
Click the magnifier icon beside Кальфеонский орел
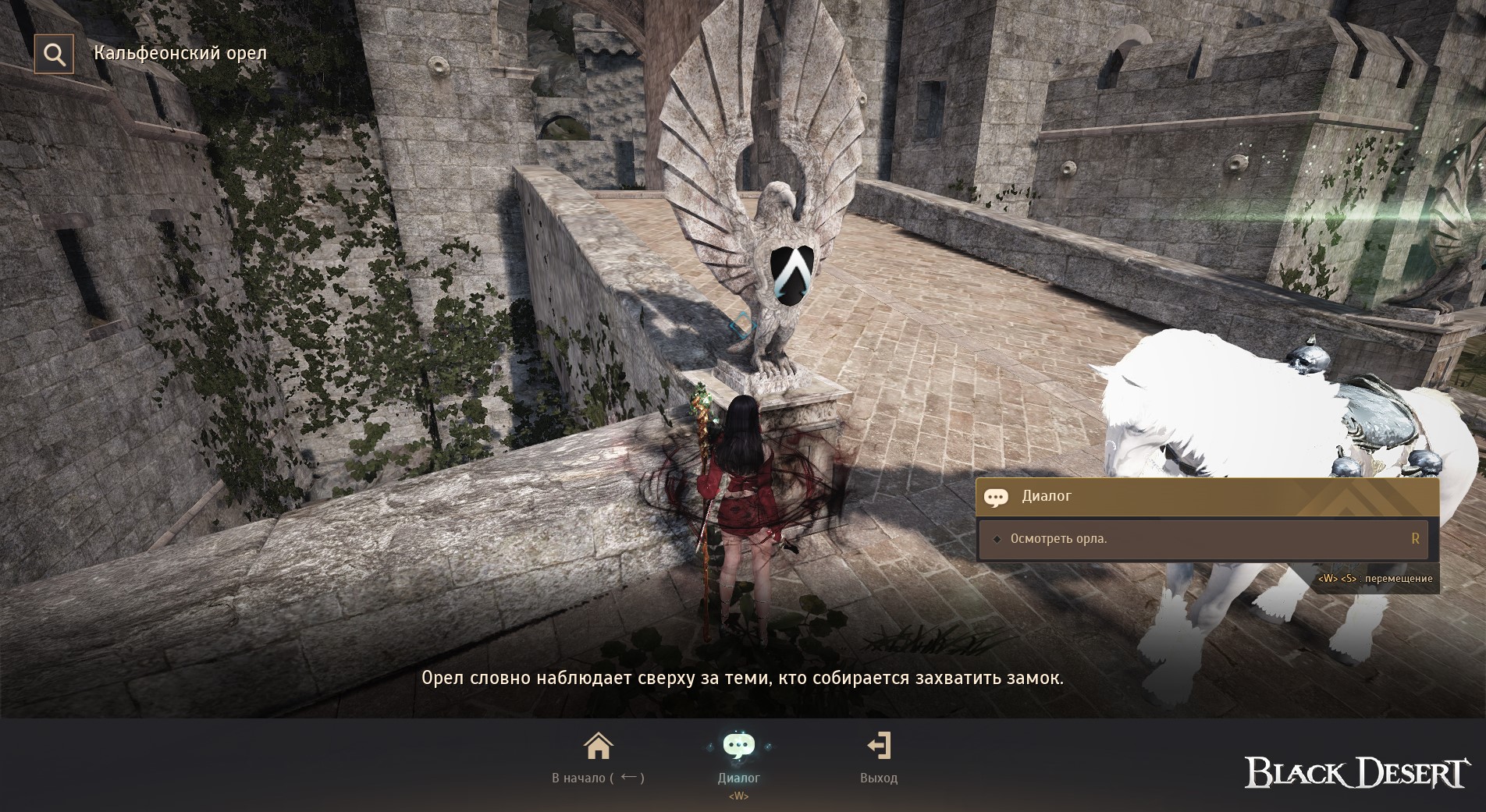click(x=54, y=54)
